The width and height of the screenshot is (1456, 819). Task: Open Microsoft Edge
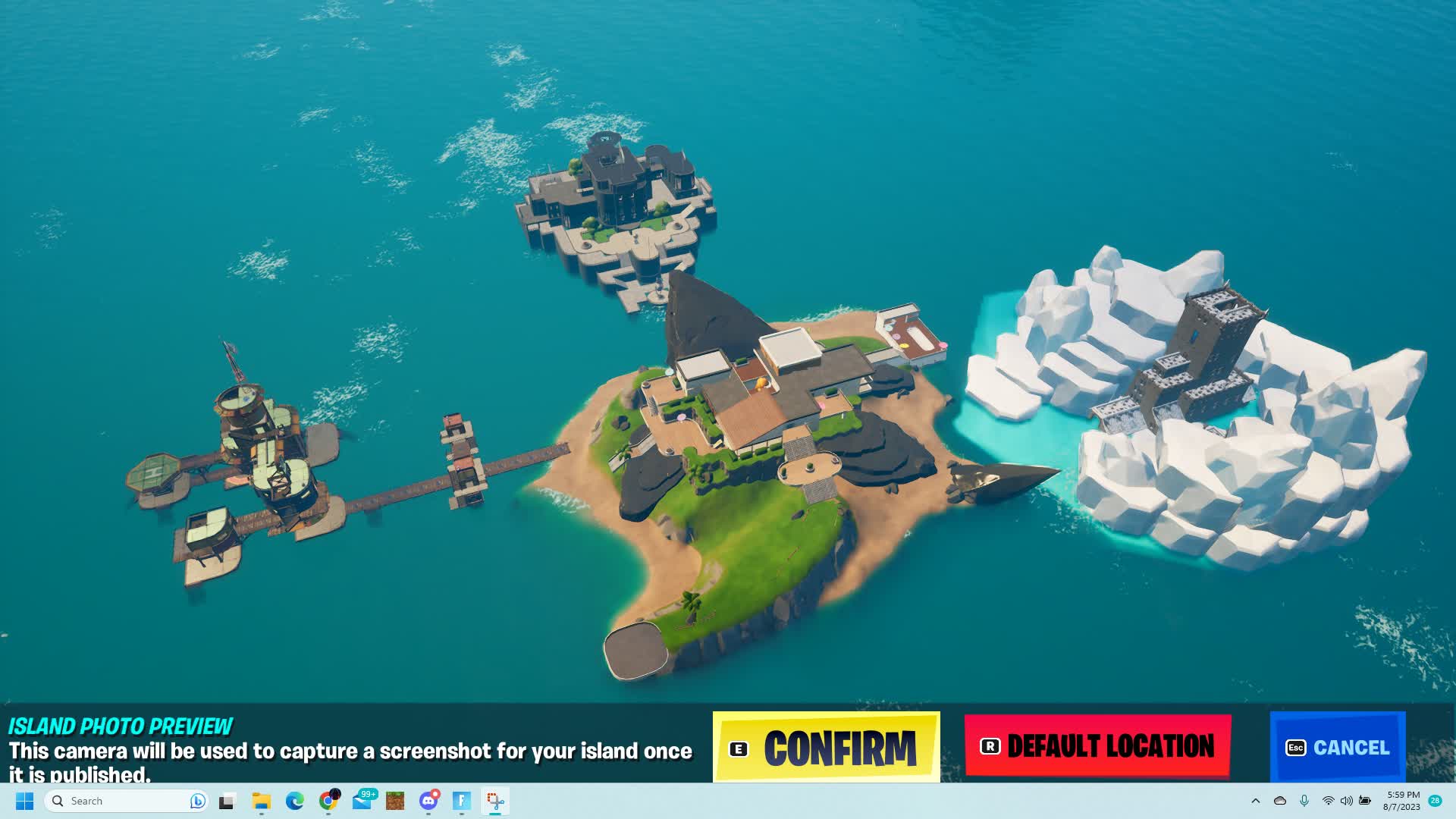point(294,801)
